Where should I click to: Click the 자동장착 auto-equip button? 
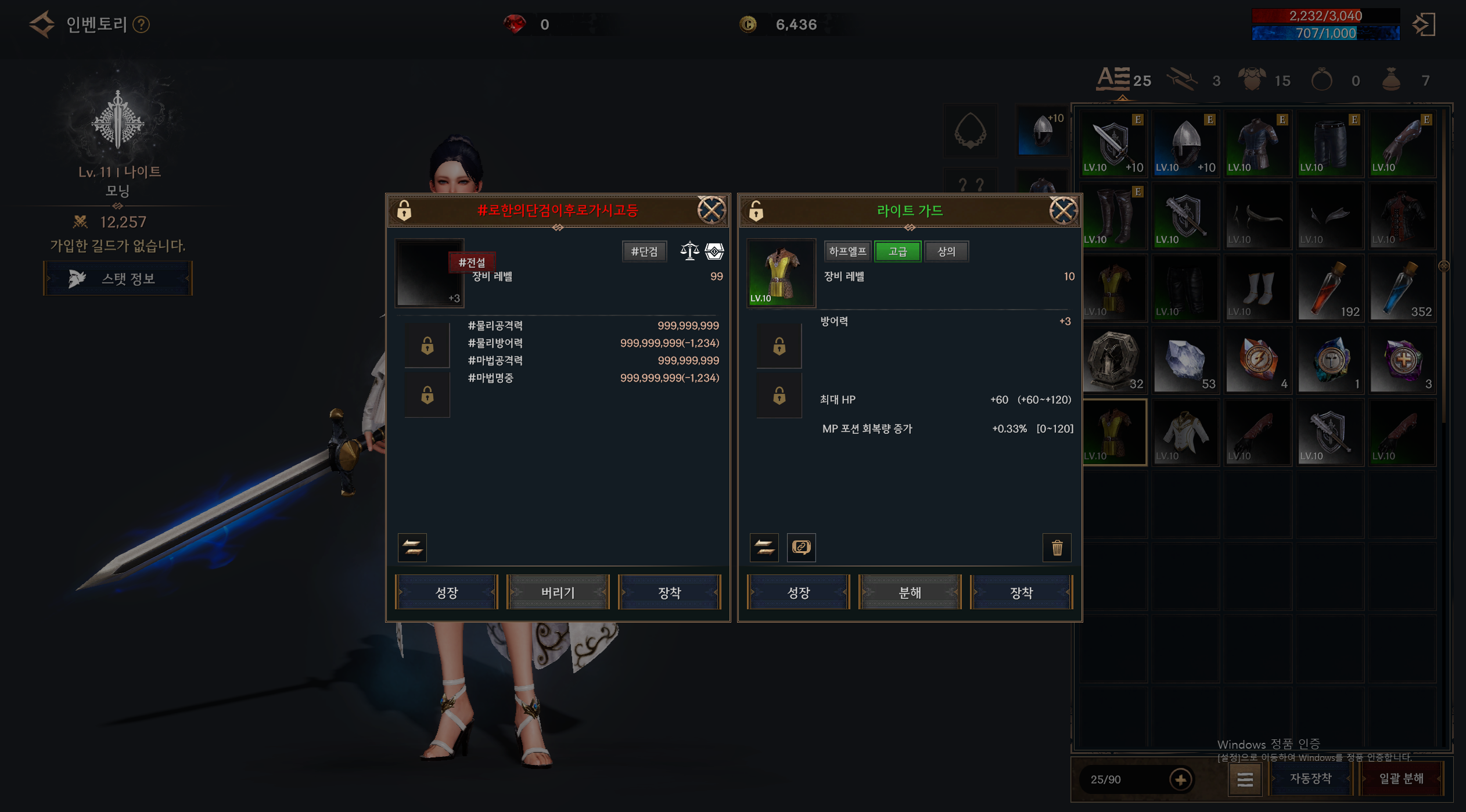pos(1310,778)
